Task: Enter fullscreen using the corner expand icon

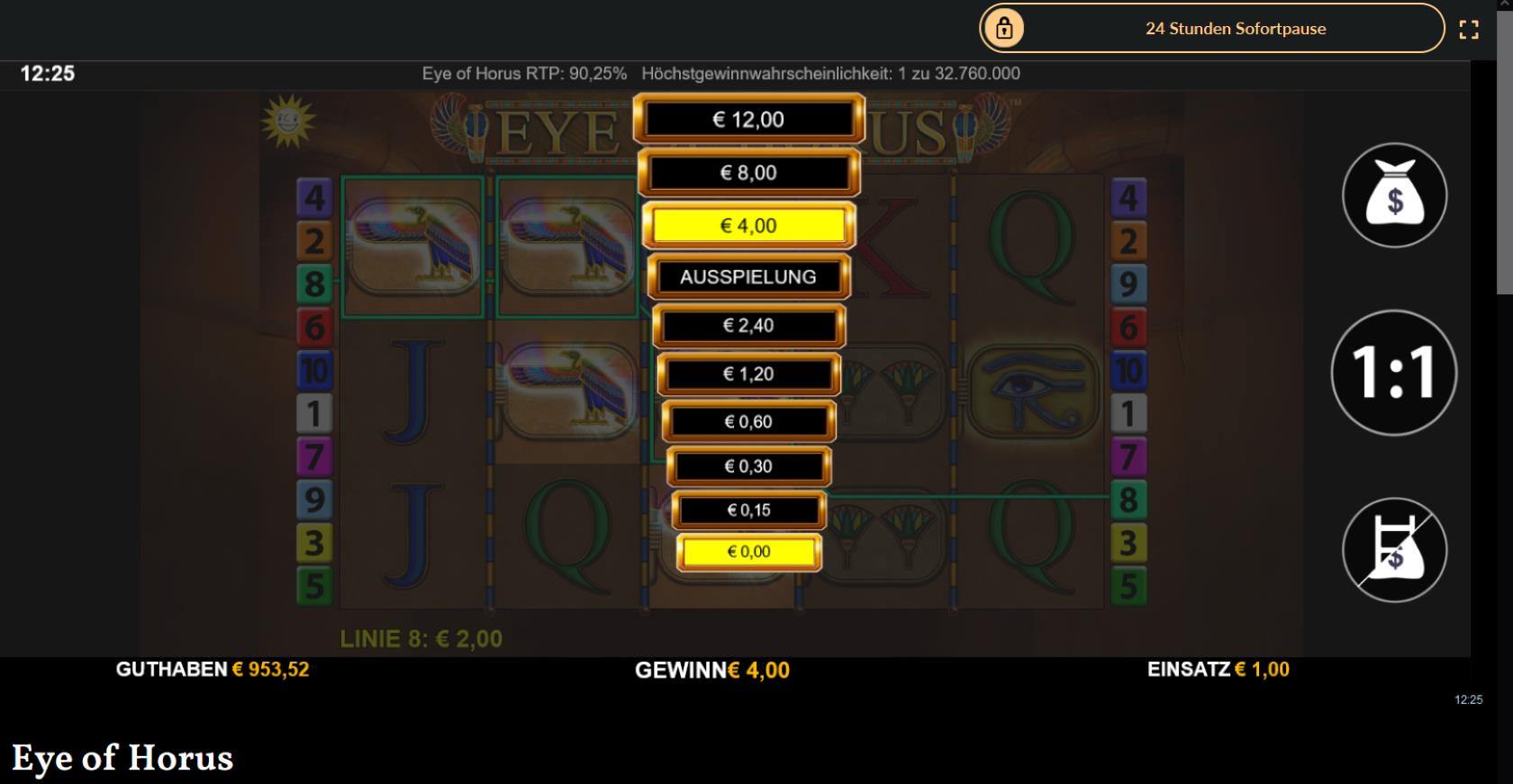Action: [1471, 28]
